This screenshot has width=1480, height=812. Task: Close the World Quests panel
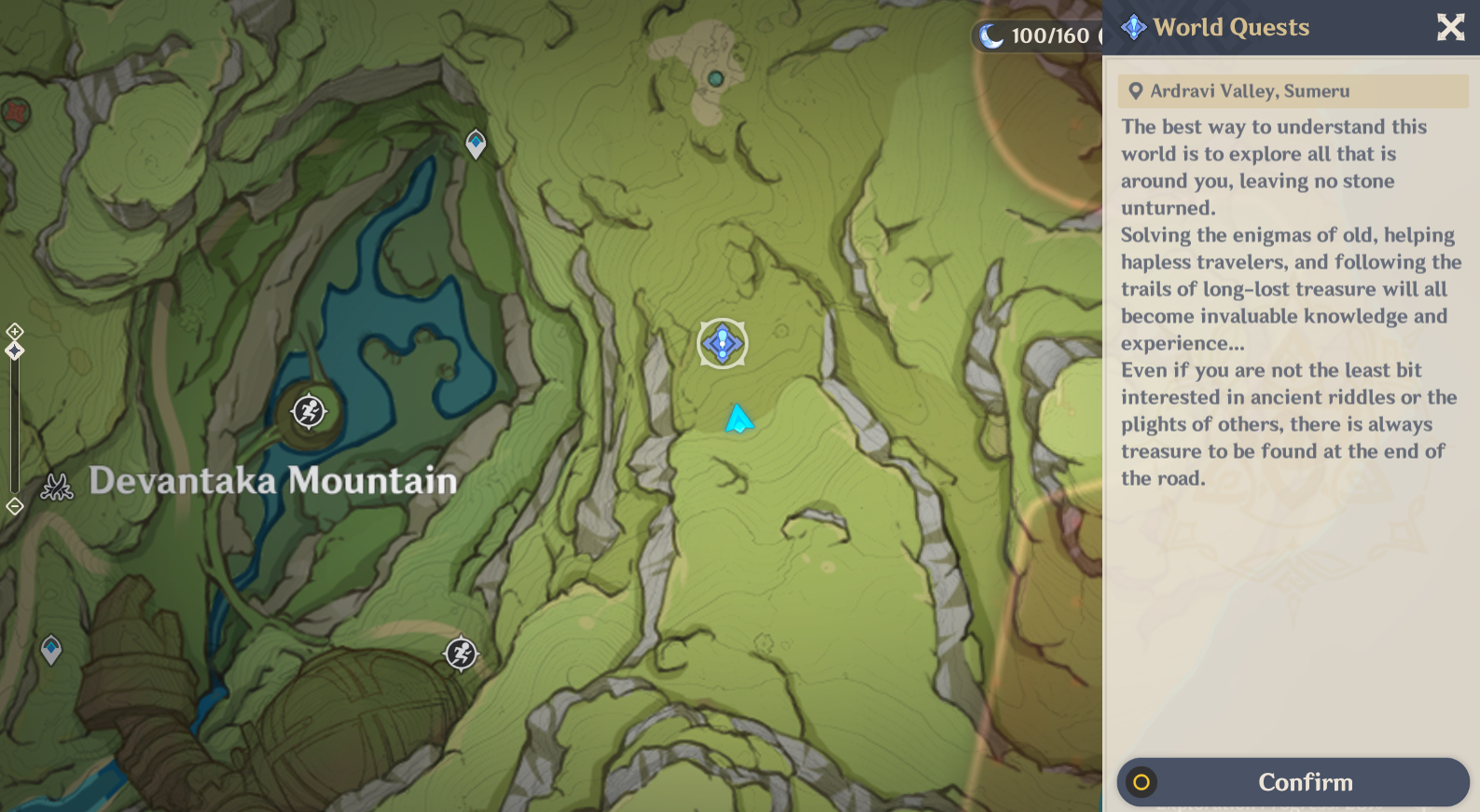point(1450,27)
